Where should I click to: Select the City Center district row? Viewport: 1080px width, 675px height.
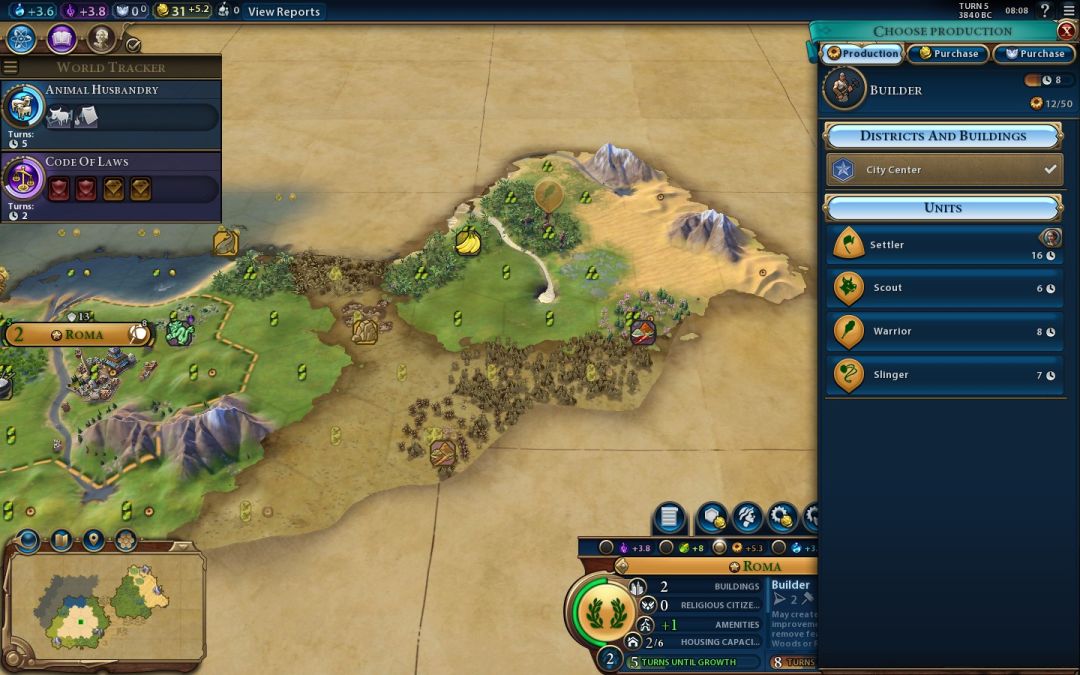click(945, 170)
